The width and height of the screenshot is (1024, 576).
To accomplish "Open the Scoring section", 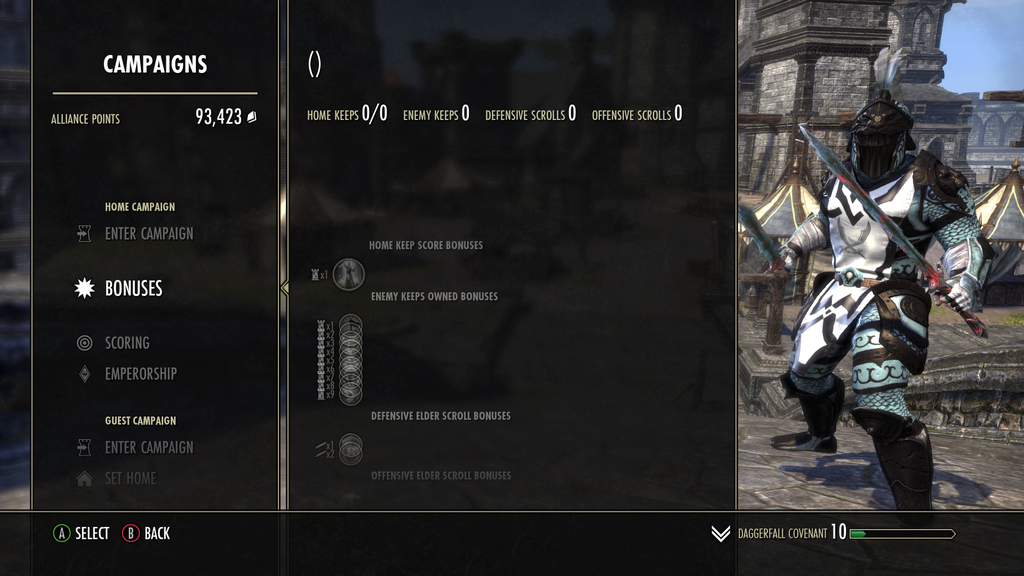I will point(127,343).
